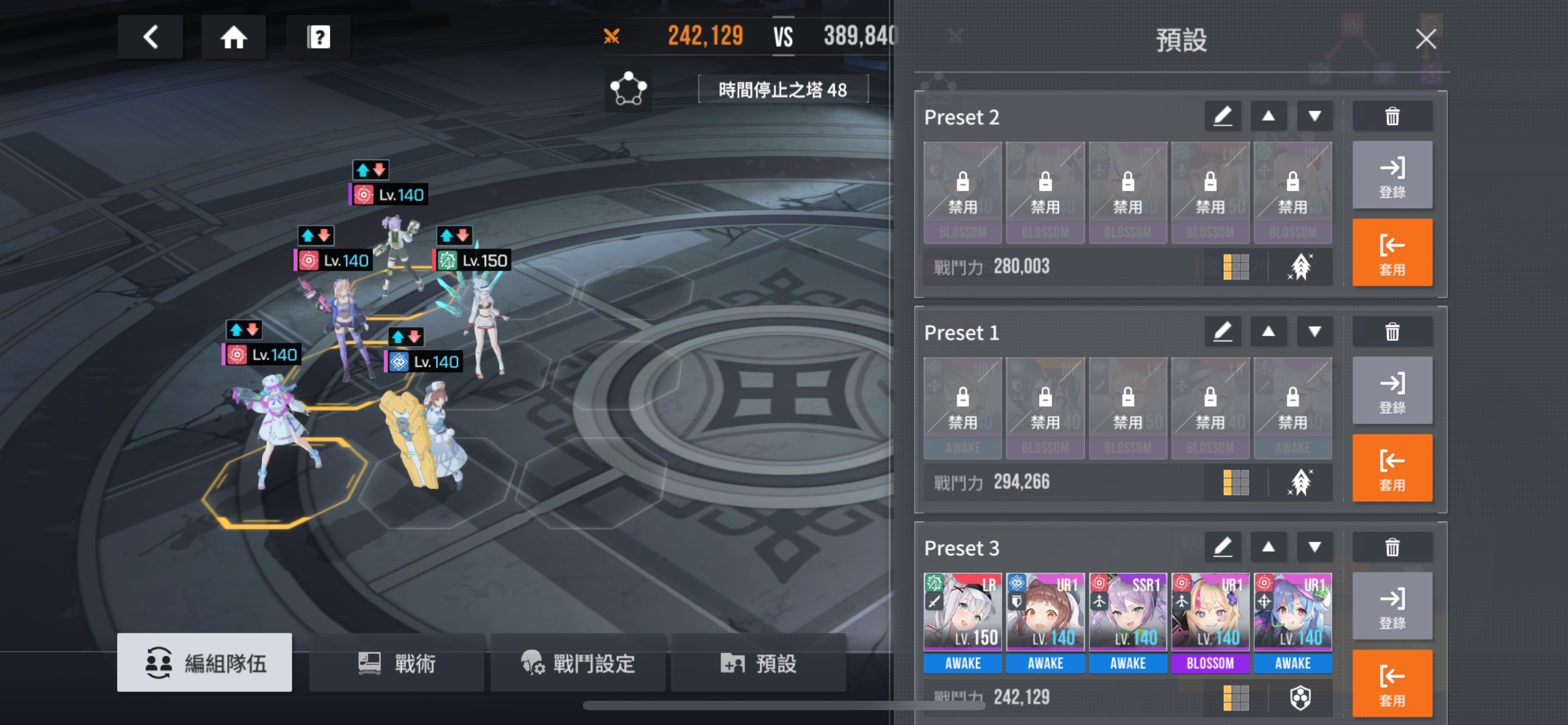Move Preset 1 down in the list
The image size is (1568, 725).
(1315, 332)
